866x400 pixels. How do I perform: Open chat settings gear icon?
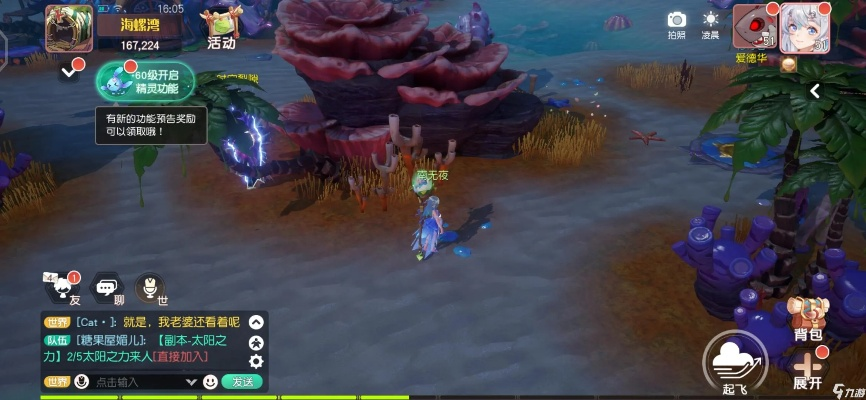(256, 361)
